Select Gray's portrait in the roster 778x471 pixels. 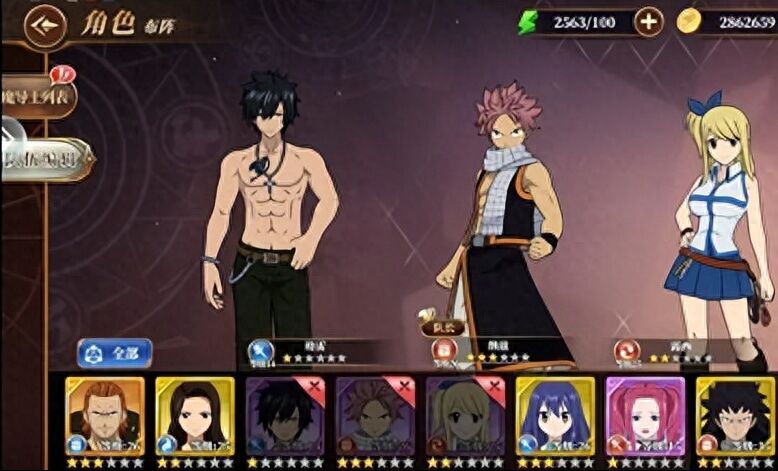click(284, 415)
